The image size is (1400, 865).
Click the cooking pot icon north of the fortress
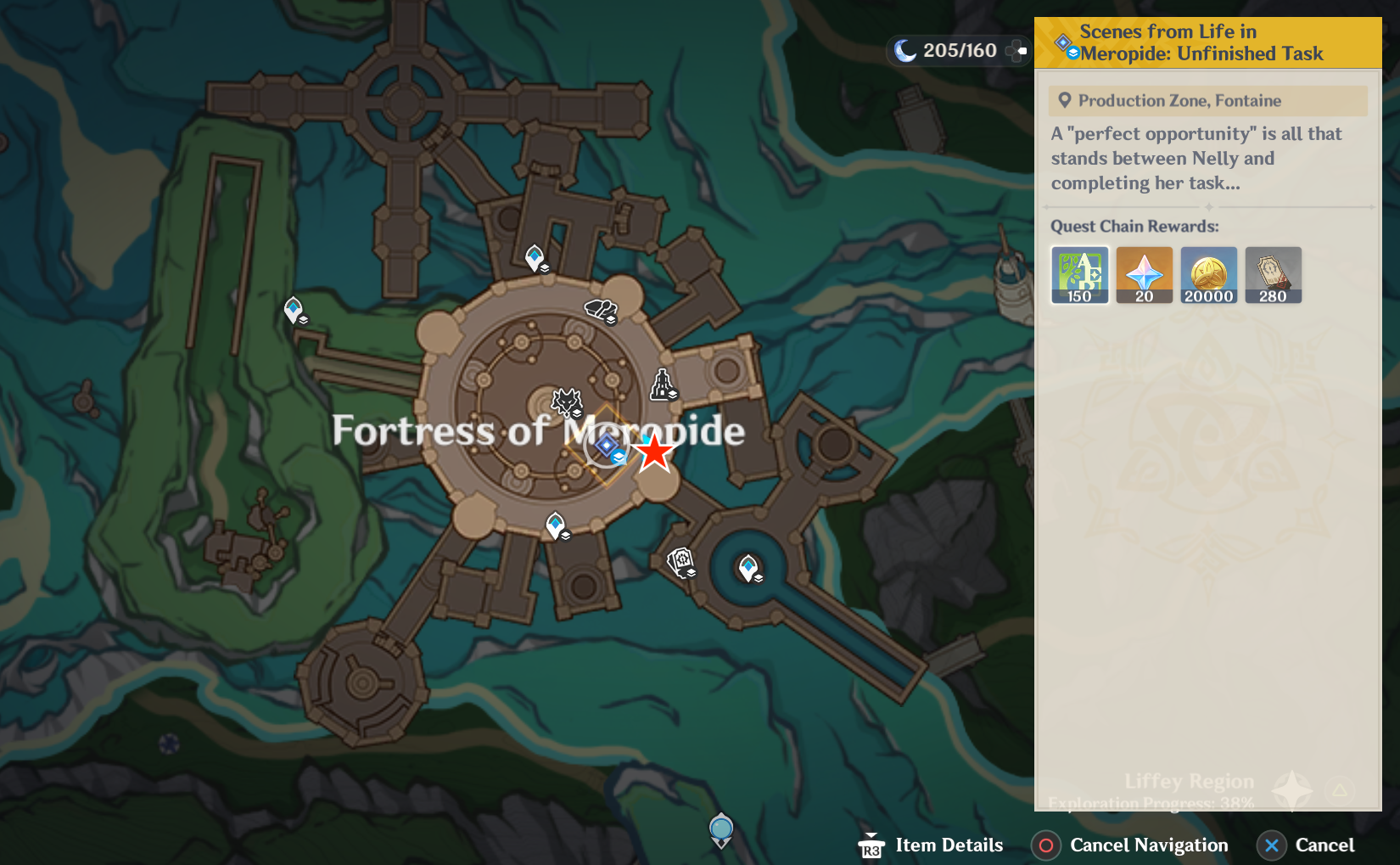(x=599, y=310)
